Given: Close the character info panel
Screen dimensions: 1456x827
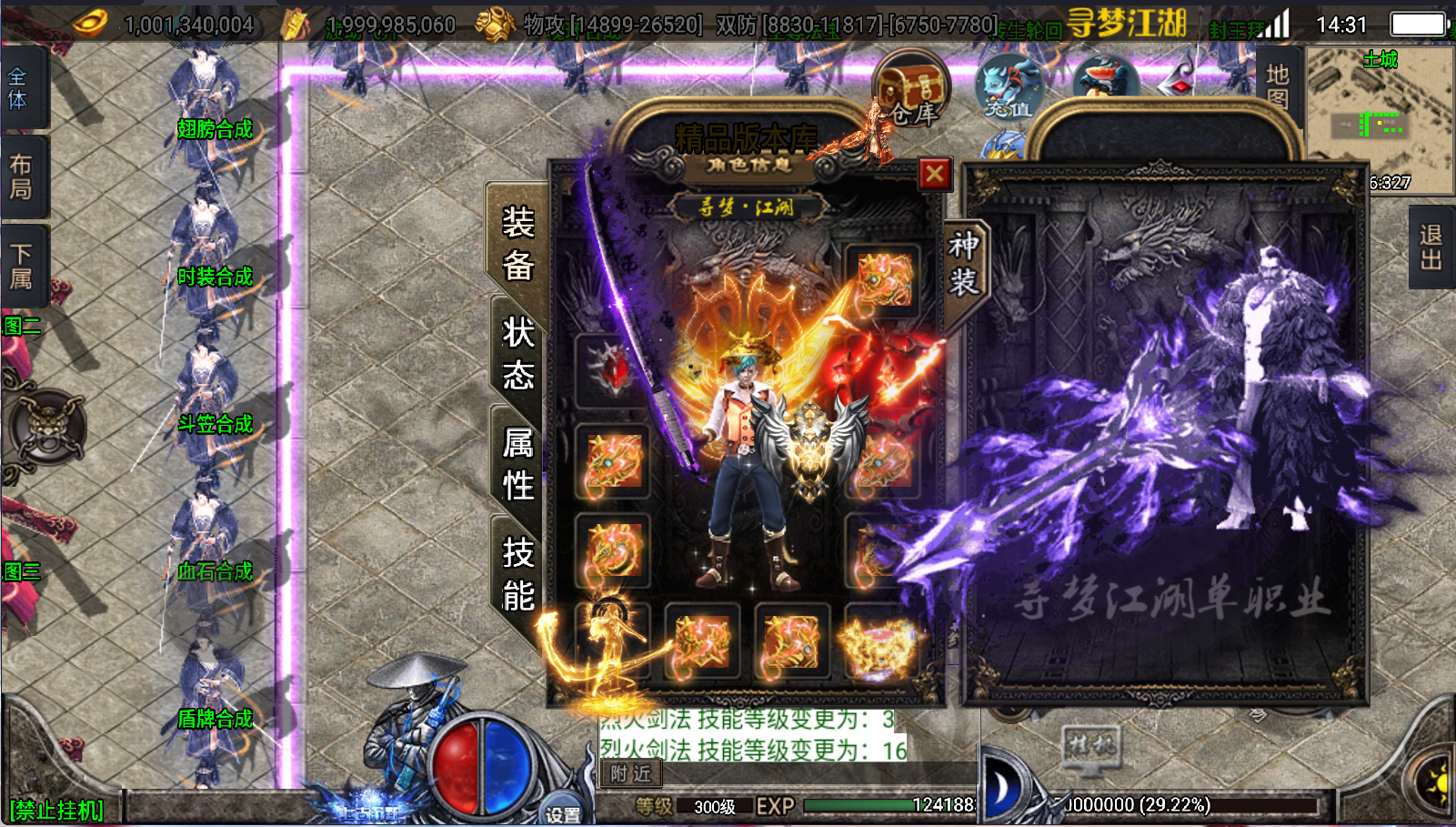Looking at the screenshot, I should pyautogui.click(x=934, y=174).
